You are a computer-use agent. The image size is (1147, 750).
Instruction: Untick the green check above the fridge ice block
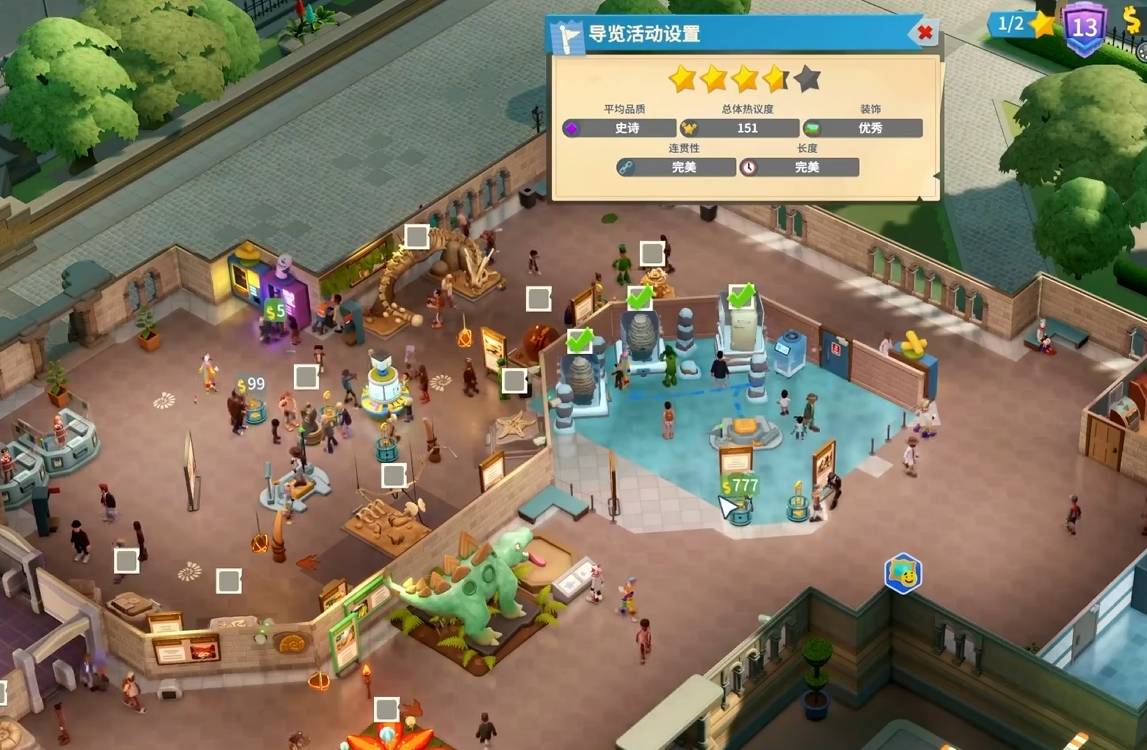[740, 295]
